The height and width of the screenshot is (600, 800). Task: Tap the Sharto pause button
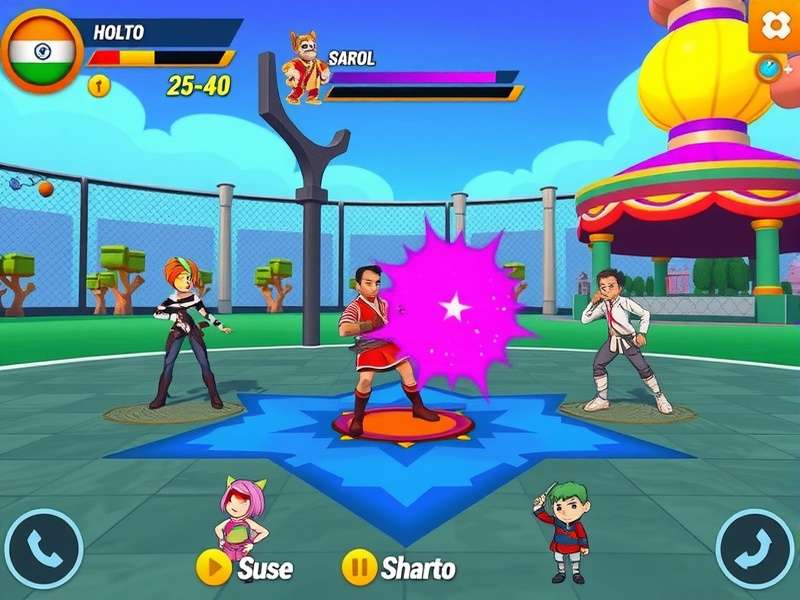(359, 567)
